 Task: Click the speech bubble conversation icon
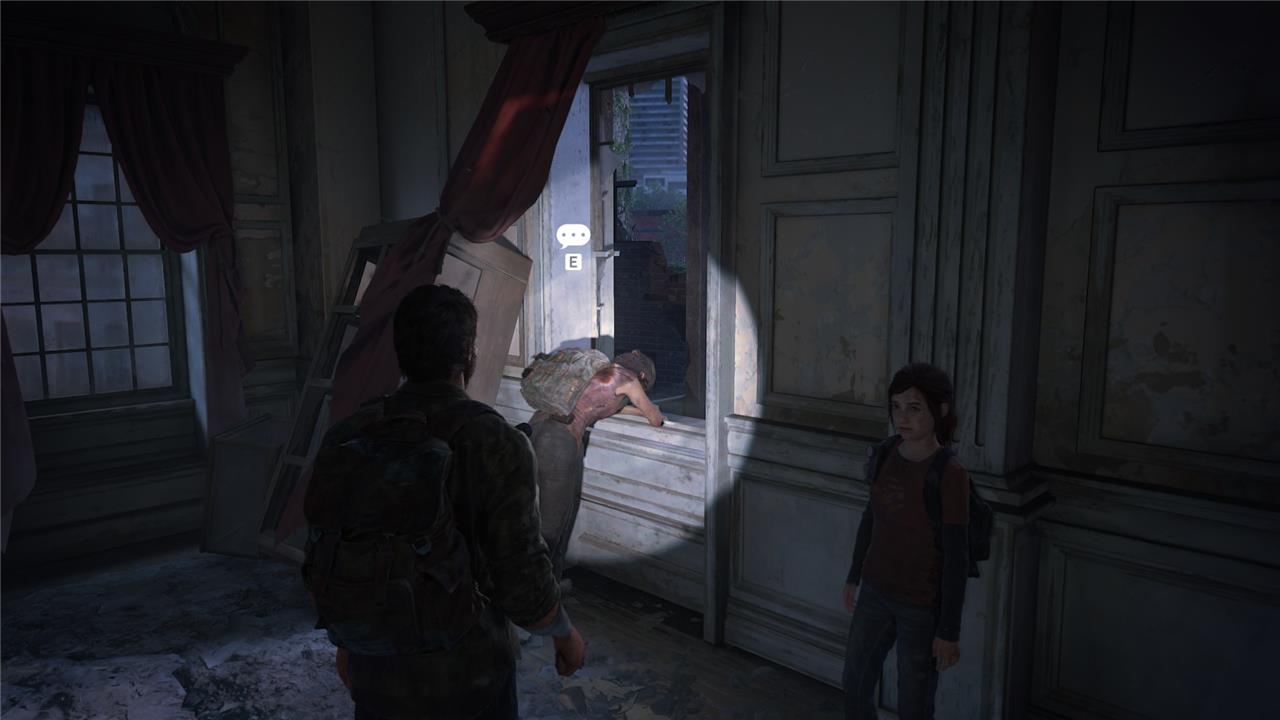coord(573,236)
